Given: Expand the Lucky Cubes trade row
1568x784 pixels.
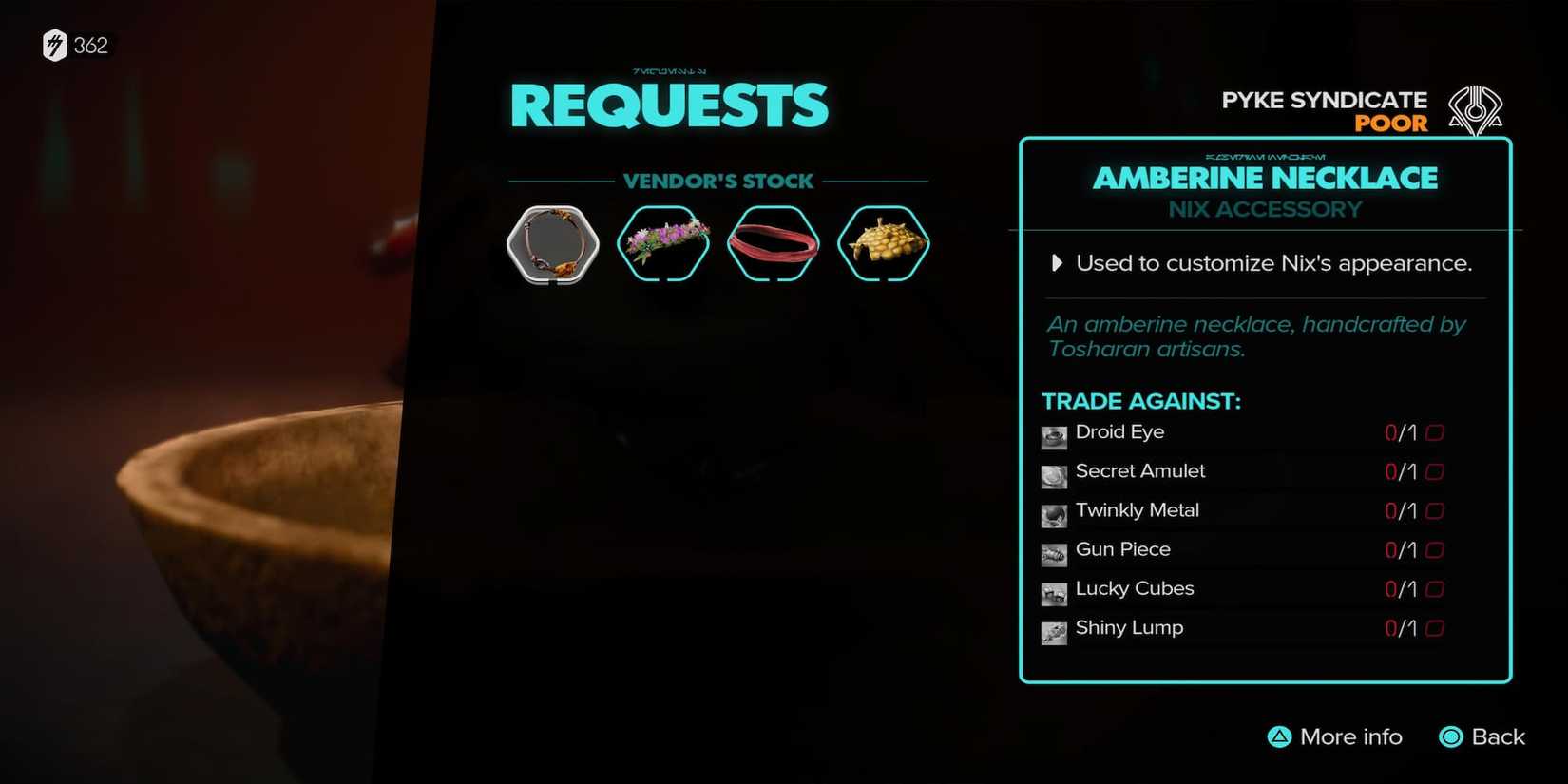Looking at the screenshot, I should point(1135,589).
